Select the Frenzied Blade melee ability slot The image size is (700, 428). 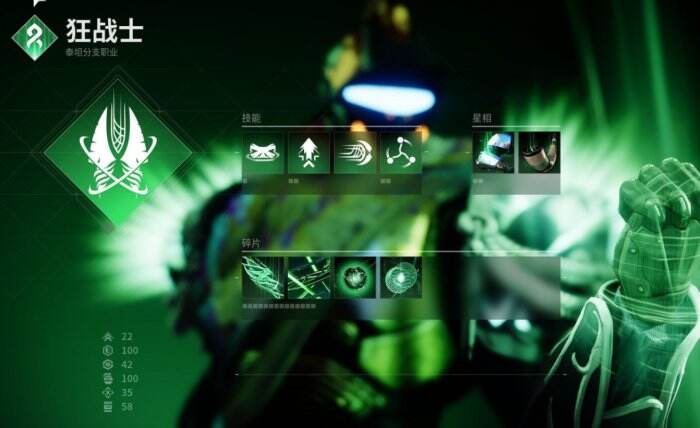point(355,153)
